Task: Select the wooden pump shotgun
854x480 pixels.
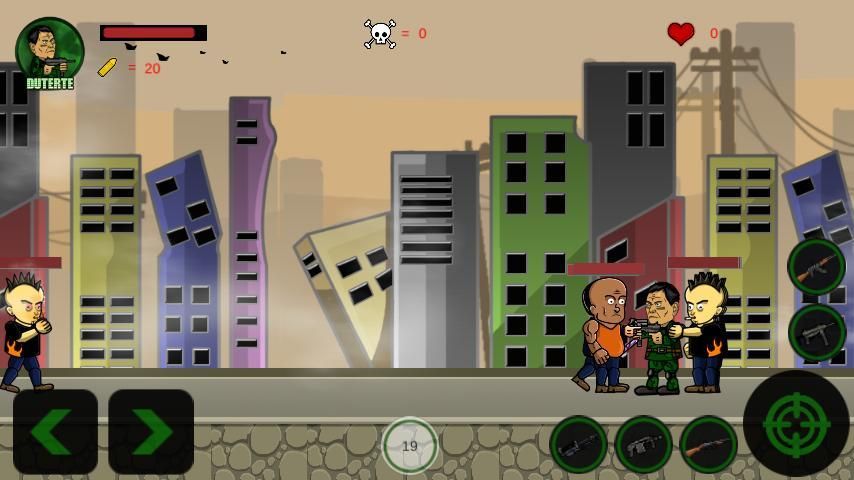Action: [708, 445]
